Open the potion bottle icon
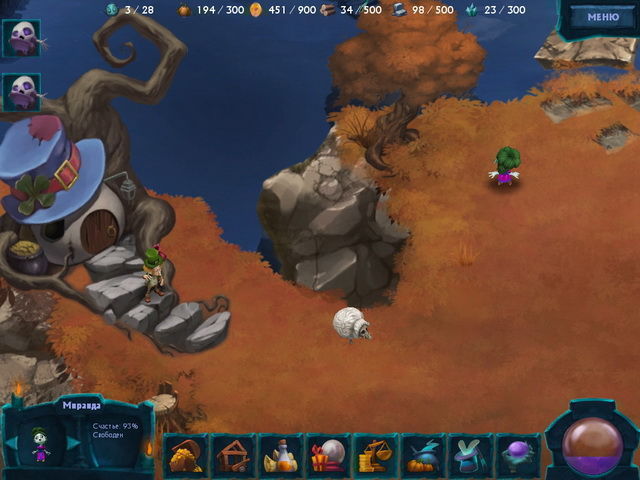This screenshot has height=480, width=640. click(x=281, y=456)
